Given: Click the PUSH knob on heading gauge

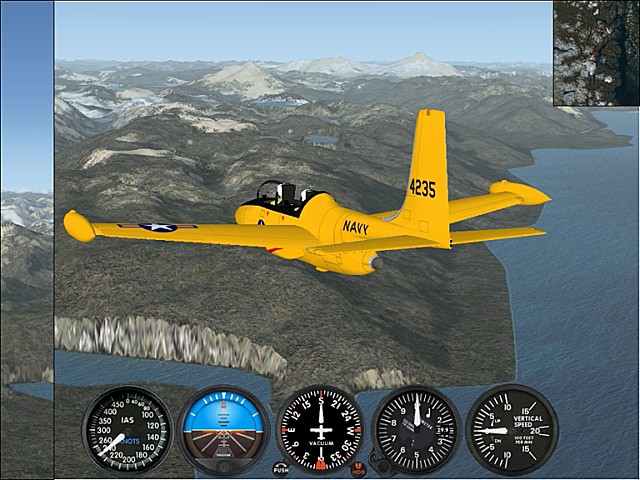Looking at the screenshot, I should 281,468.
